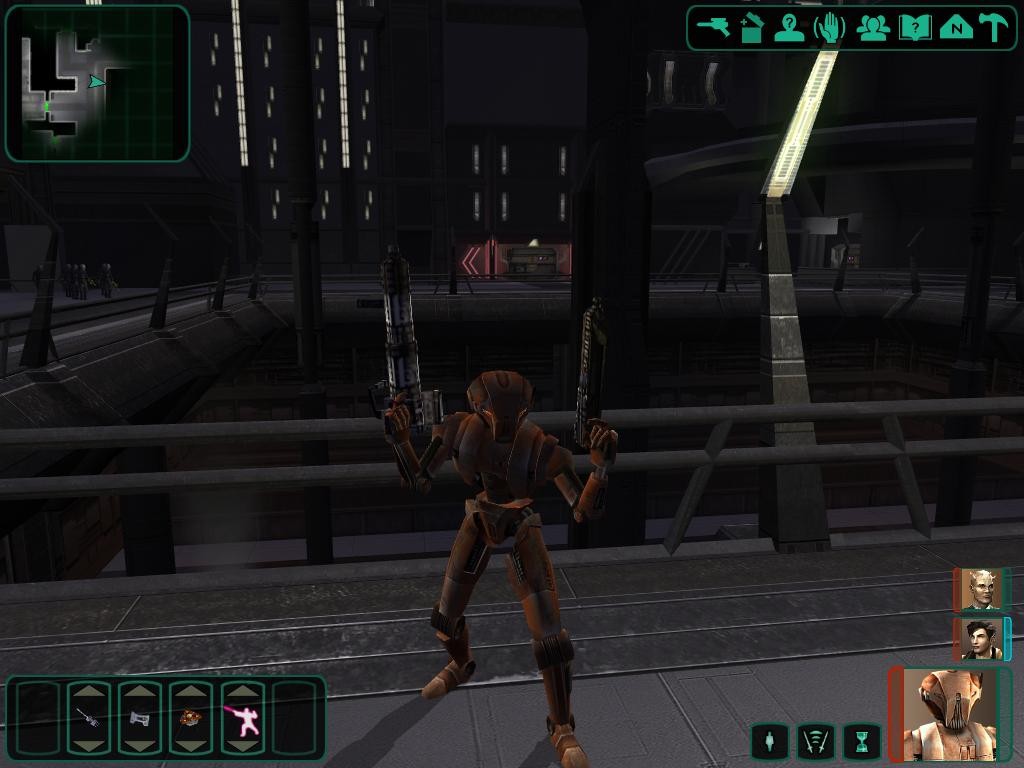1024x768 pixels.
Task: Pause the game with the hourglass button
Action: [x=862, y=741]
